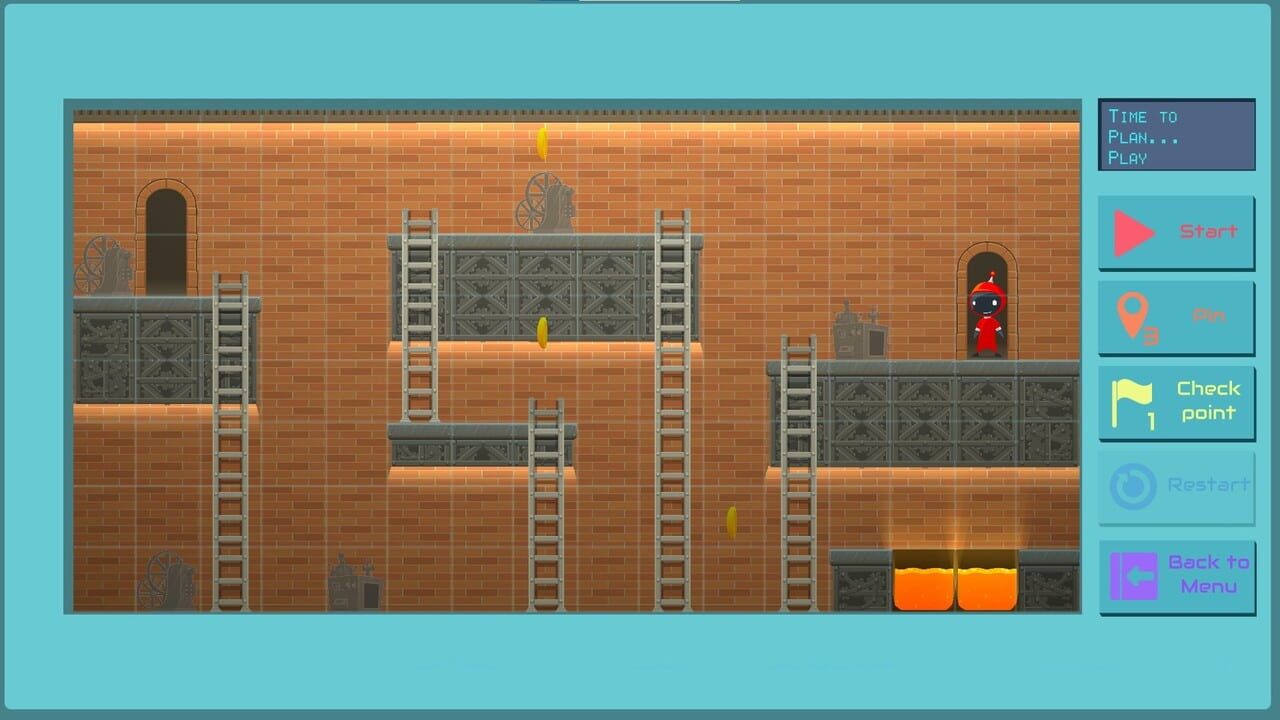This screenshot has width=1280, height=720.
Task: Open Back to Menu
Action: coord(1207,572)
